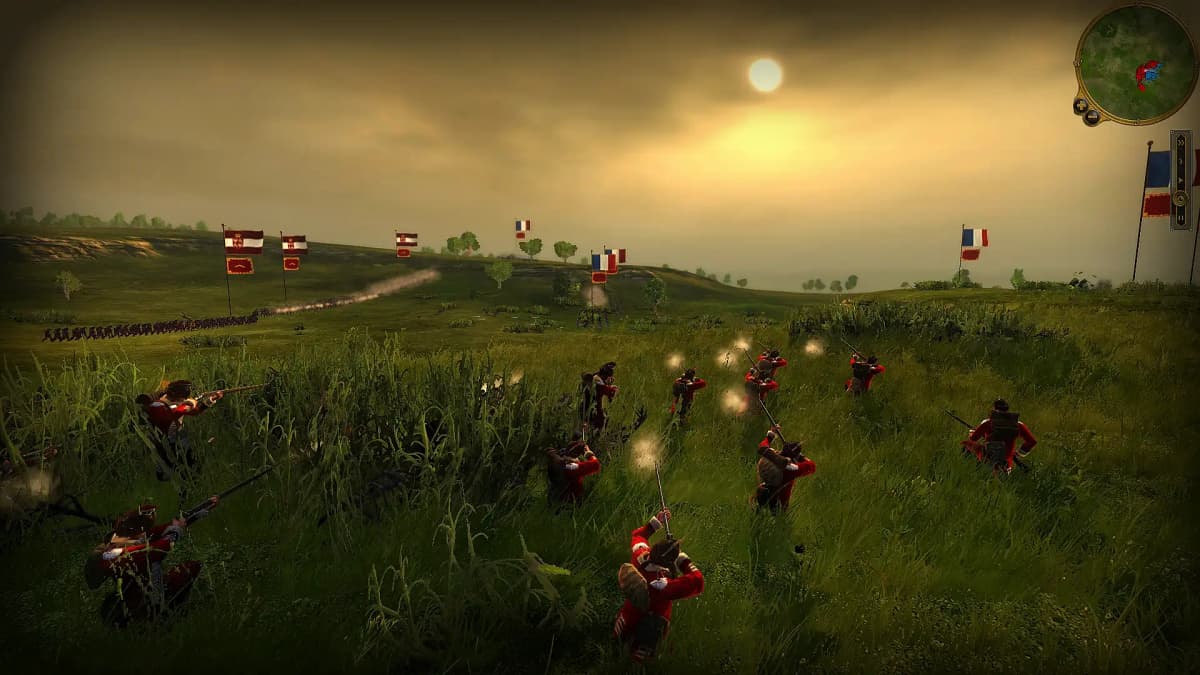The height and width of the screenshot is (675, 1200).
Task: Click the circular battlefield minimap
Action: click(x=1137, y=63)
